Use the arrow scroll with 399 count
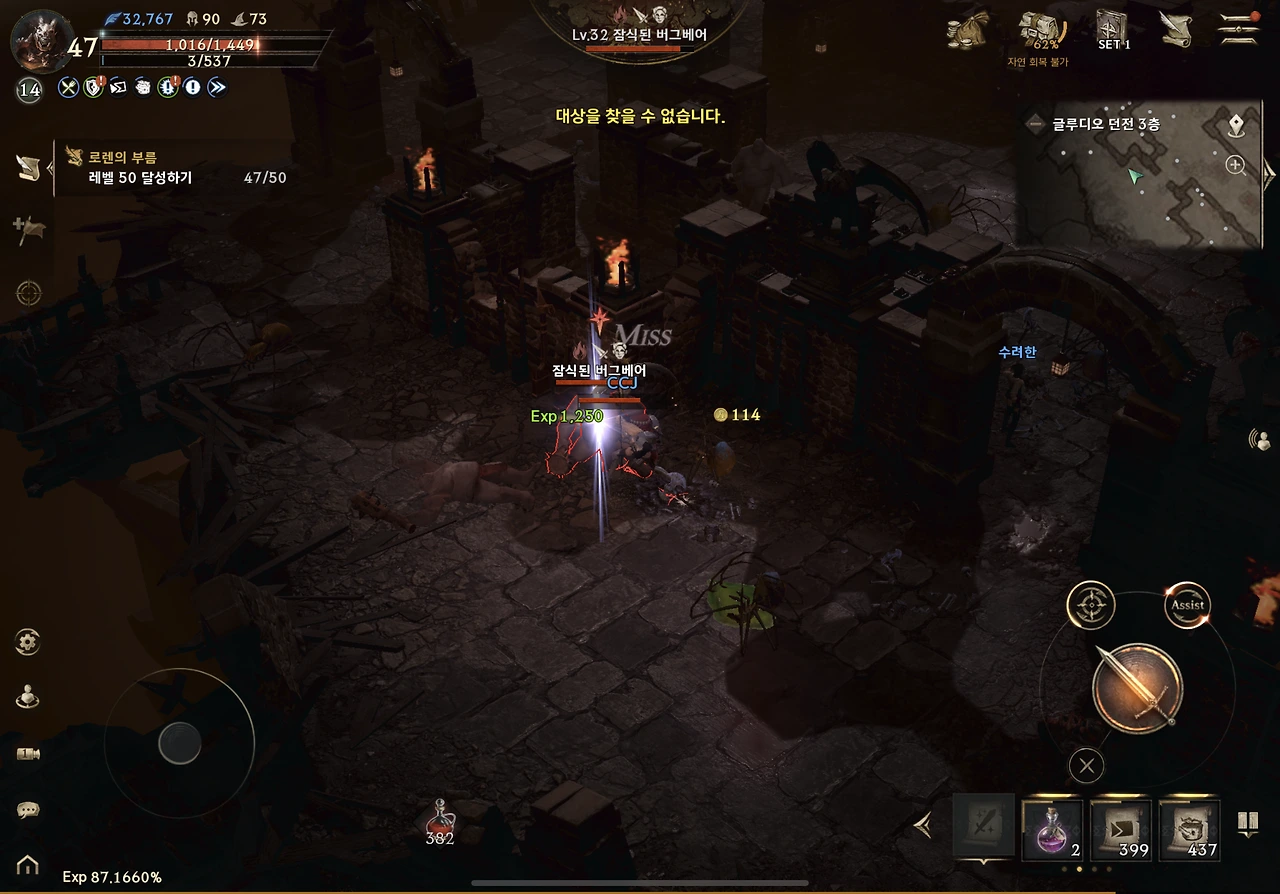 tap(1121, 830)
